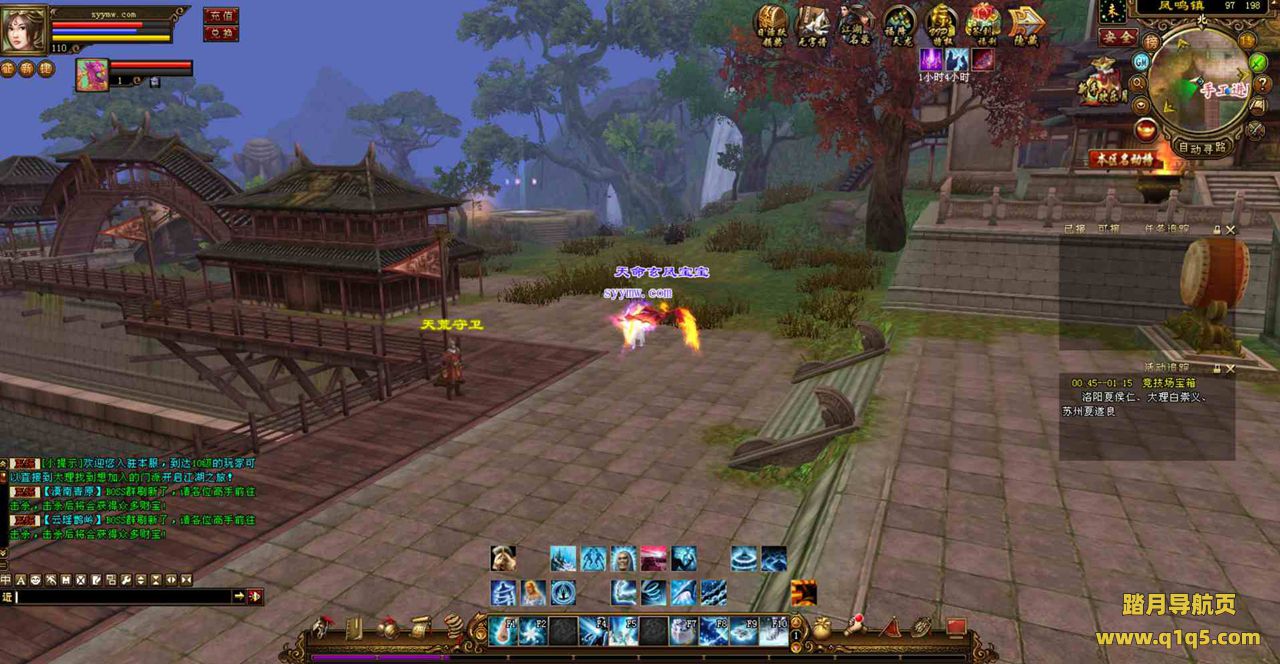Use the F10 hotbar skill
The height and width of the screenshot is (664, 1280).
(x=774, y=630)
